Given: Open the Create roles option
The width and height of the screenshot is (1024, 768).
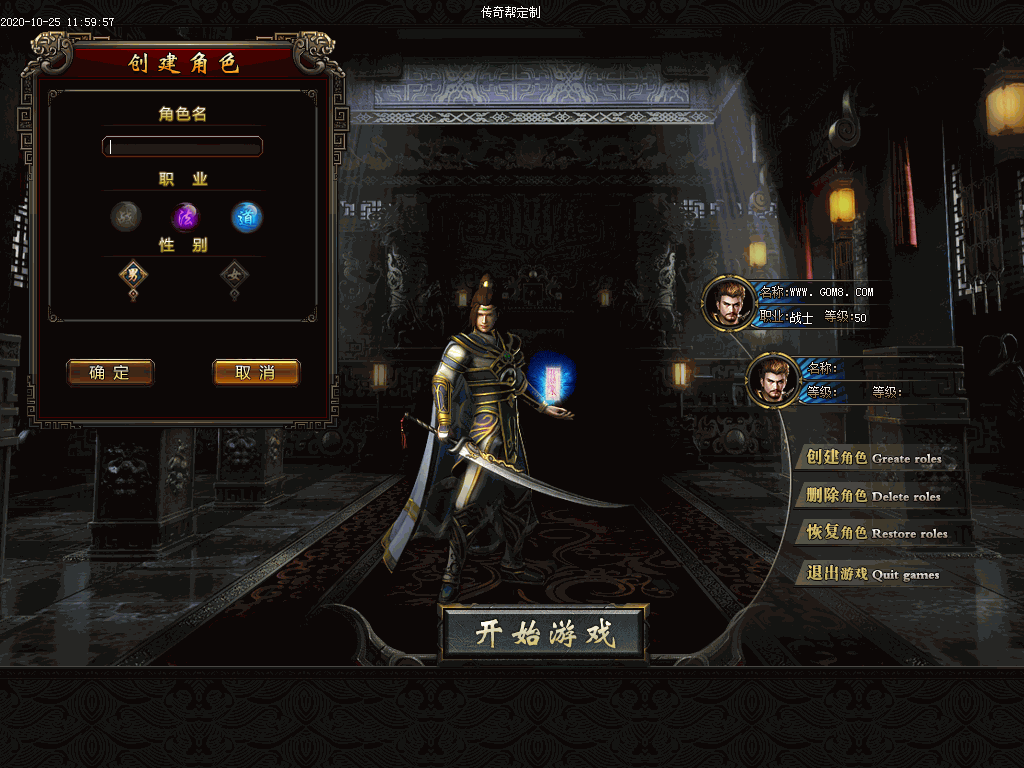Looking at the screenshot, I should (x=874, y=458).
